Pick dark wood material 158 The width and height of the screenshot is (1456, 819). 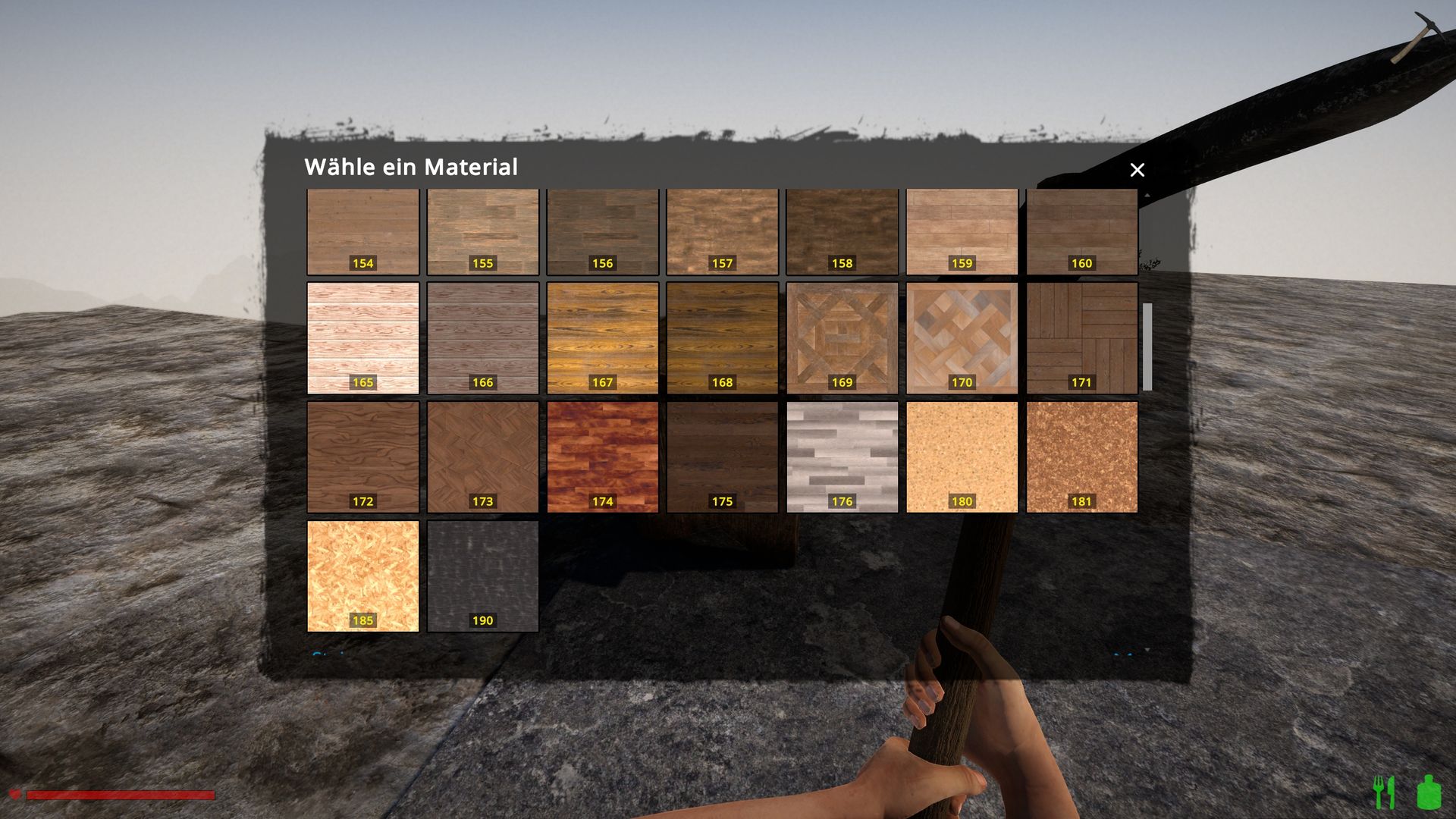(842, 231)
